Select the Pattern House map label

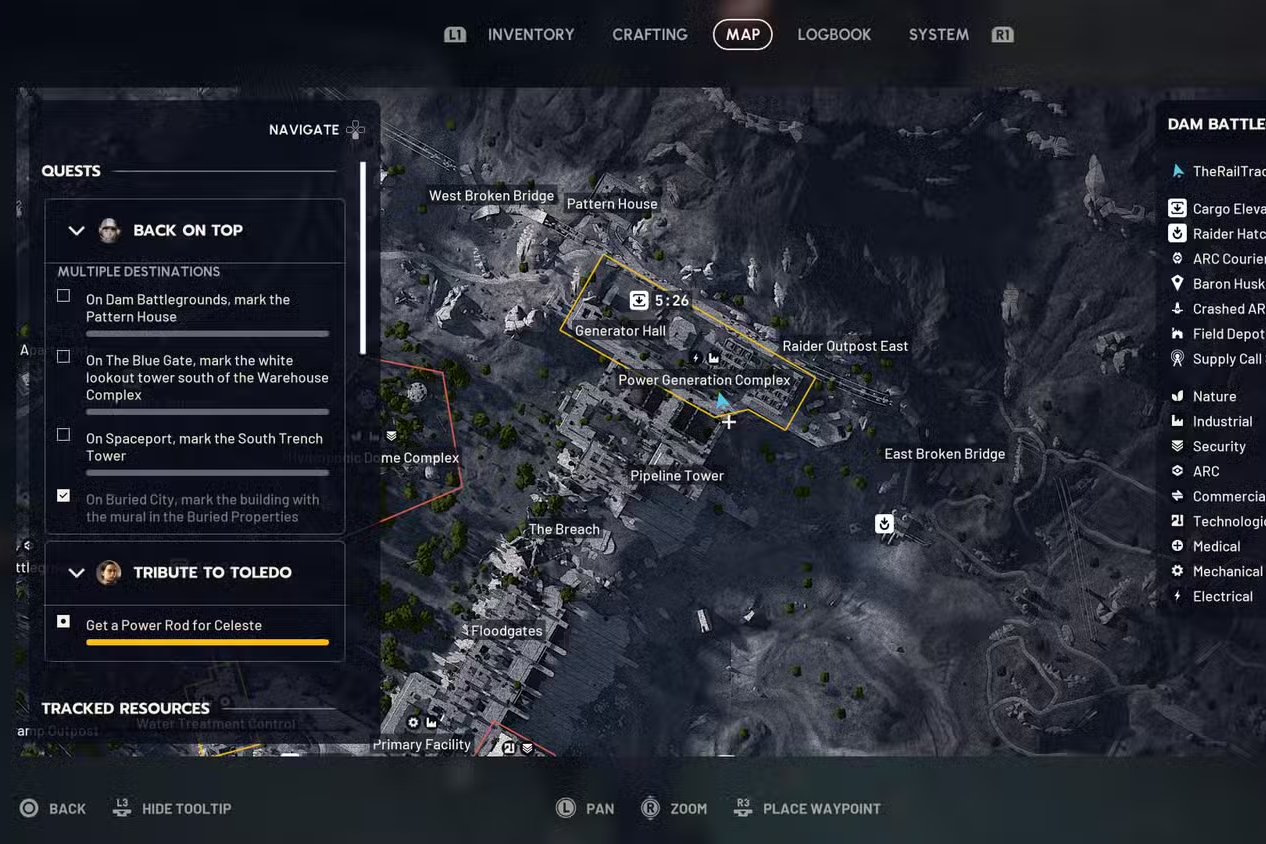click(612, 204)
